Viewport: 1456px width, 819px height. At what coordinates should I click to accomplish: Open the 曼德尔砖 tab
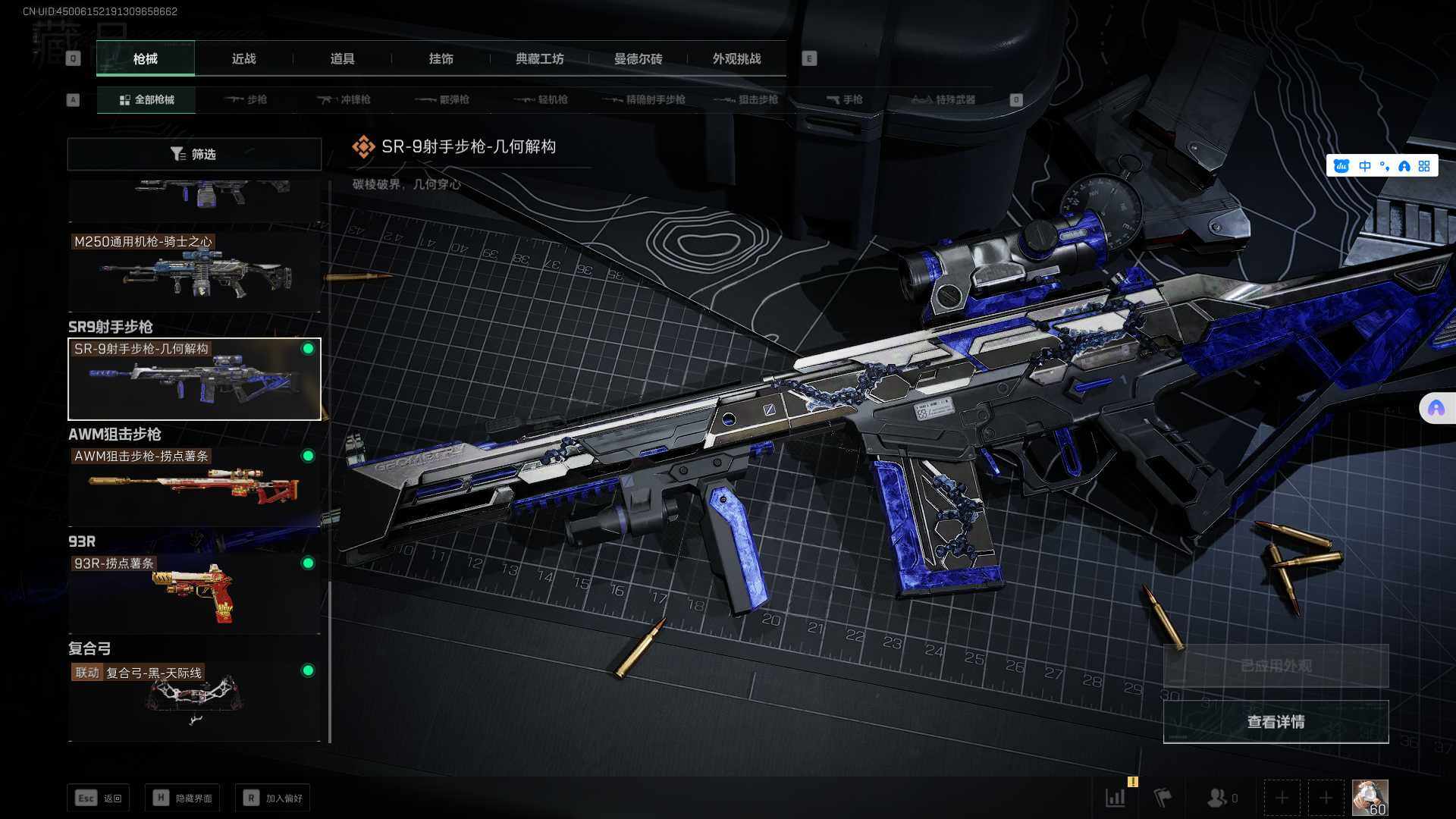(x=638, y=59)
